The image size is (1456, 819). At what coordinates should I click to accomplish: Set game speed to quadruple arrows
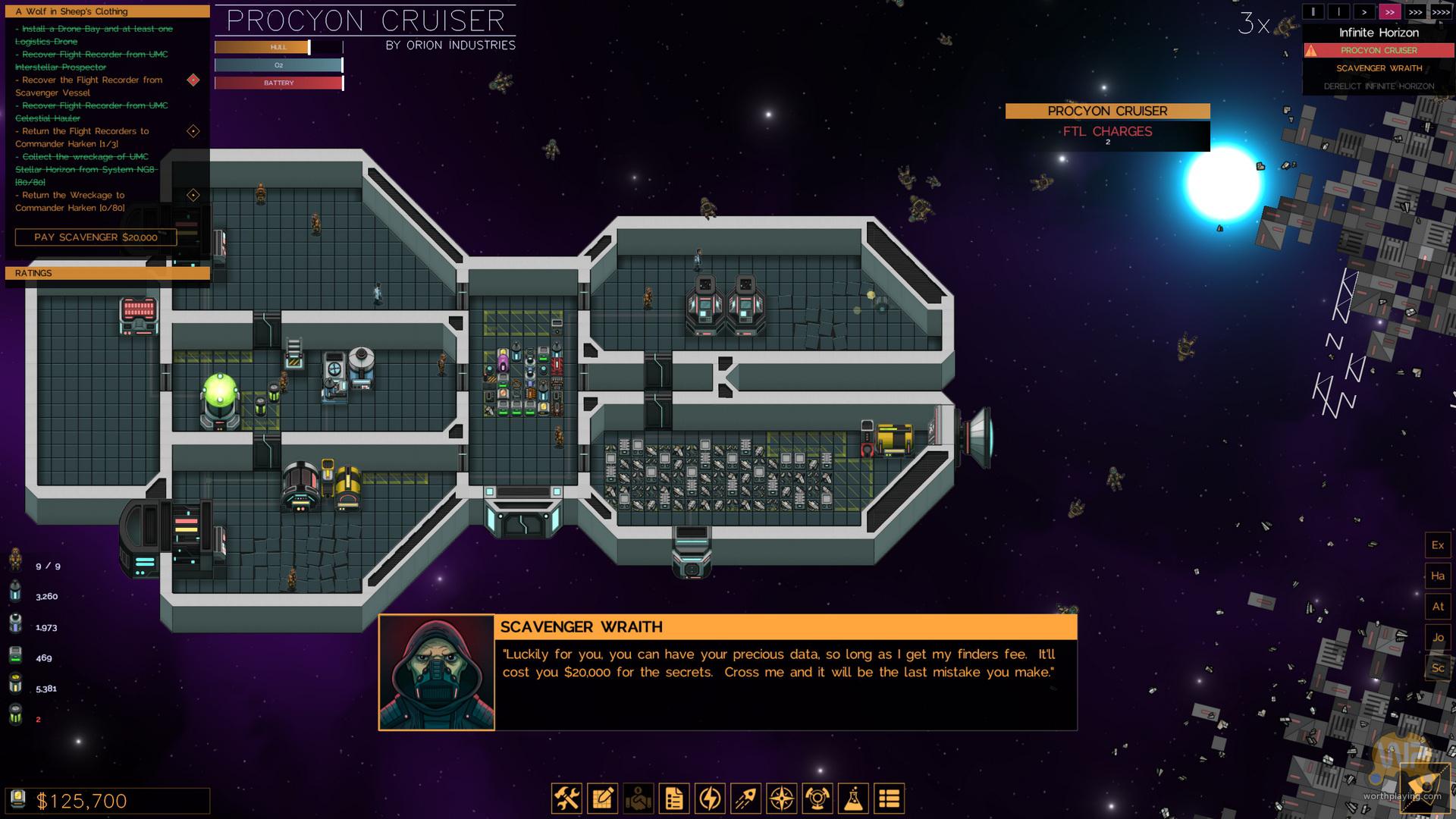1441,12
